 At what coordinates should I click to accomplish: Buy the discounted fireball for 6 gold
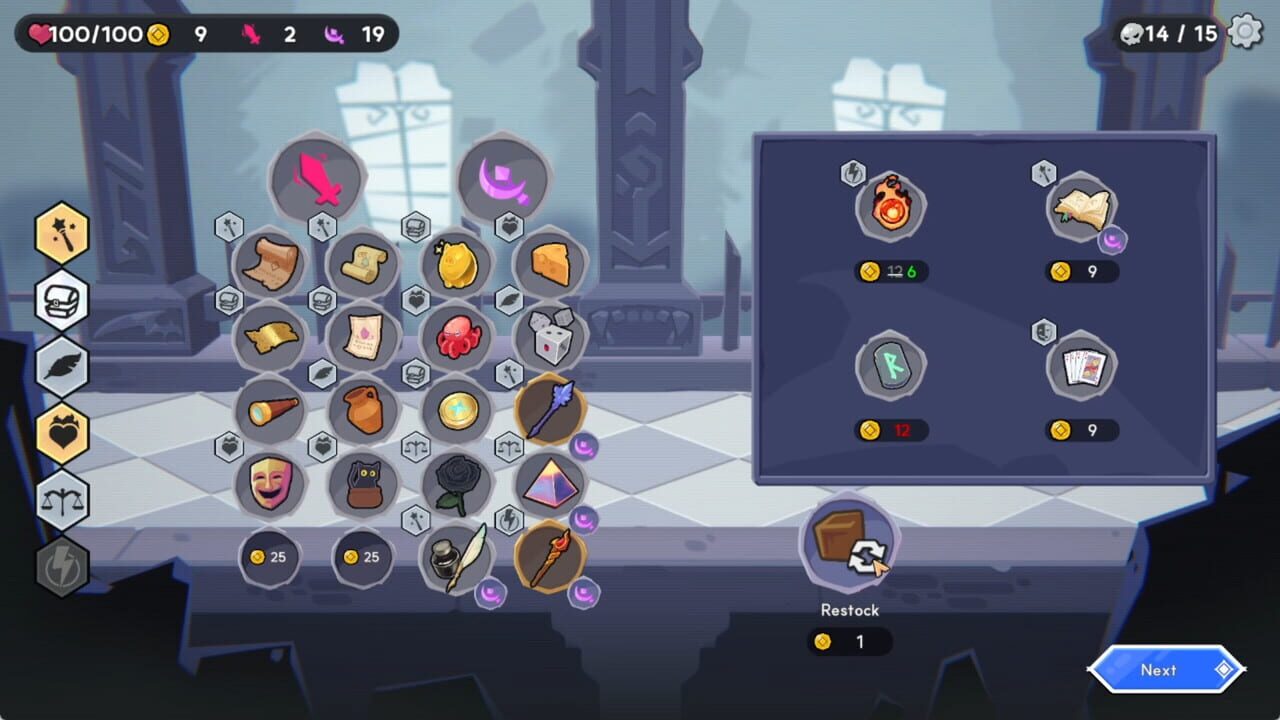[890, 205]
